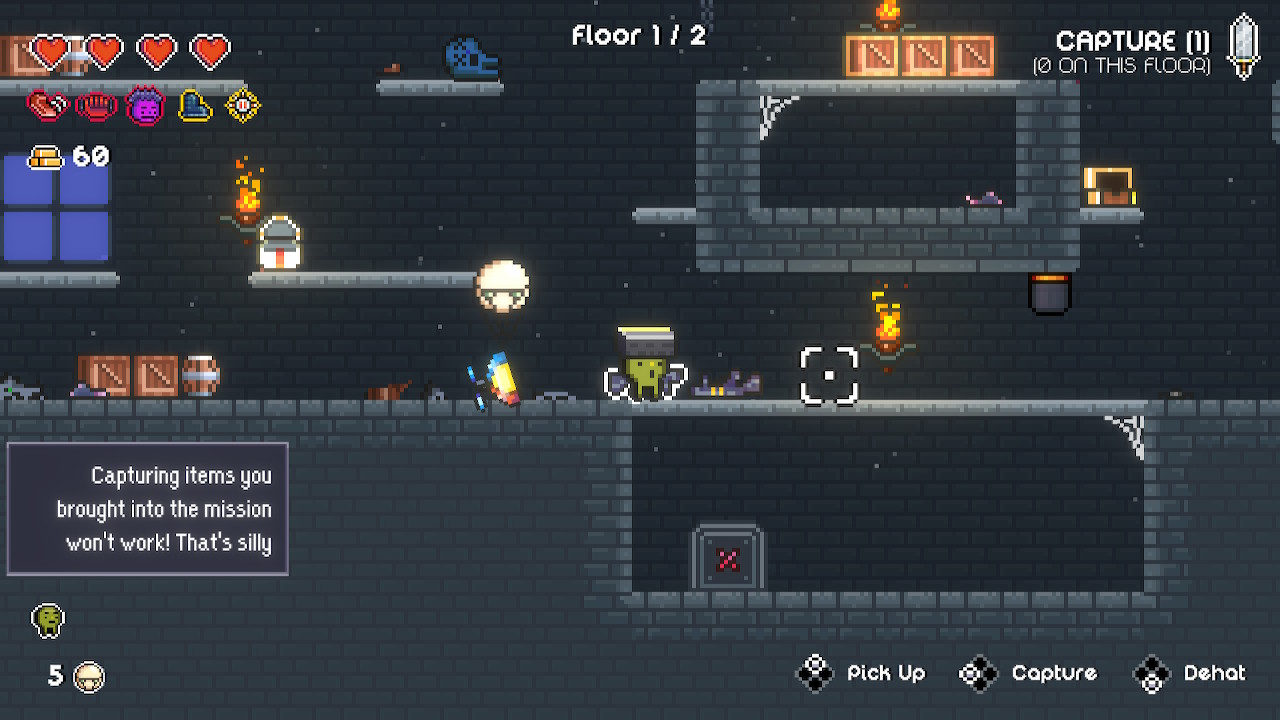
Task: Select the blue boot item icon
Action: (194, 105)
